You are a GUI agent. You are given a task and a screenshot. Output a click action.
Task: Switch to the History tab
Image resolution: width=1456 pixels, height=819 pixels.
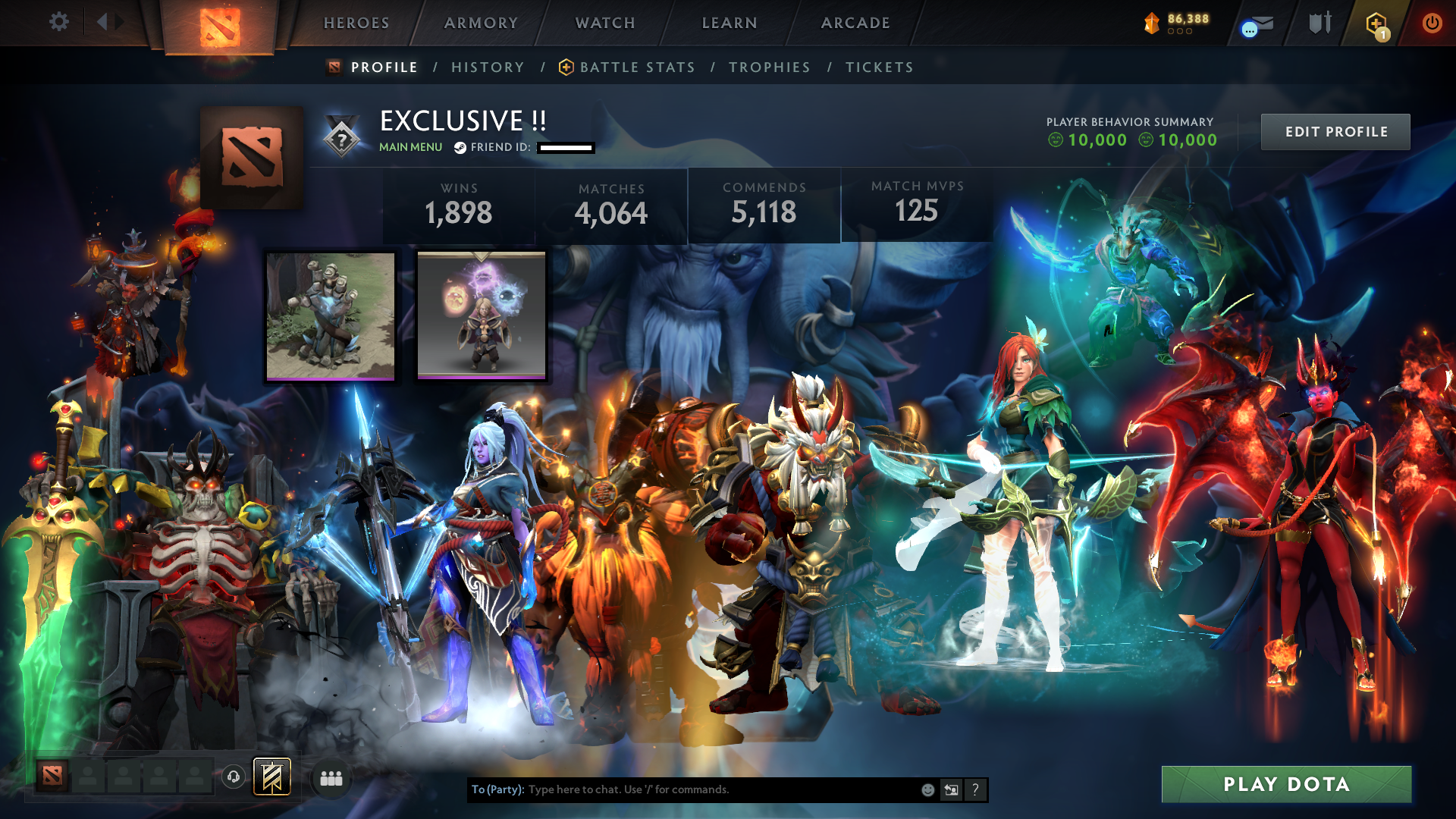tap(488, 67)
